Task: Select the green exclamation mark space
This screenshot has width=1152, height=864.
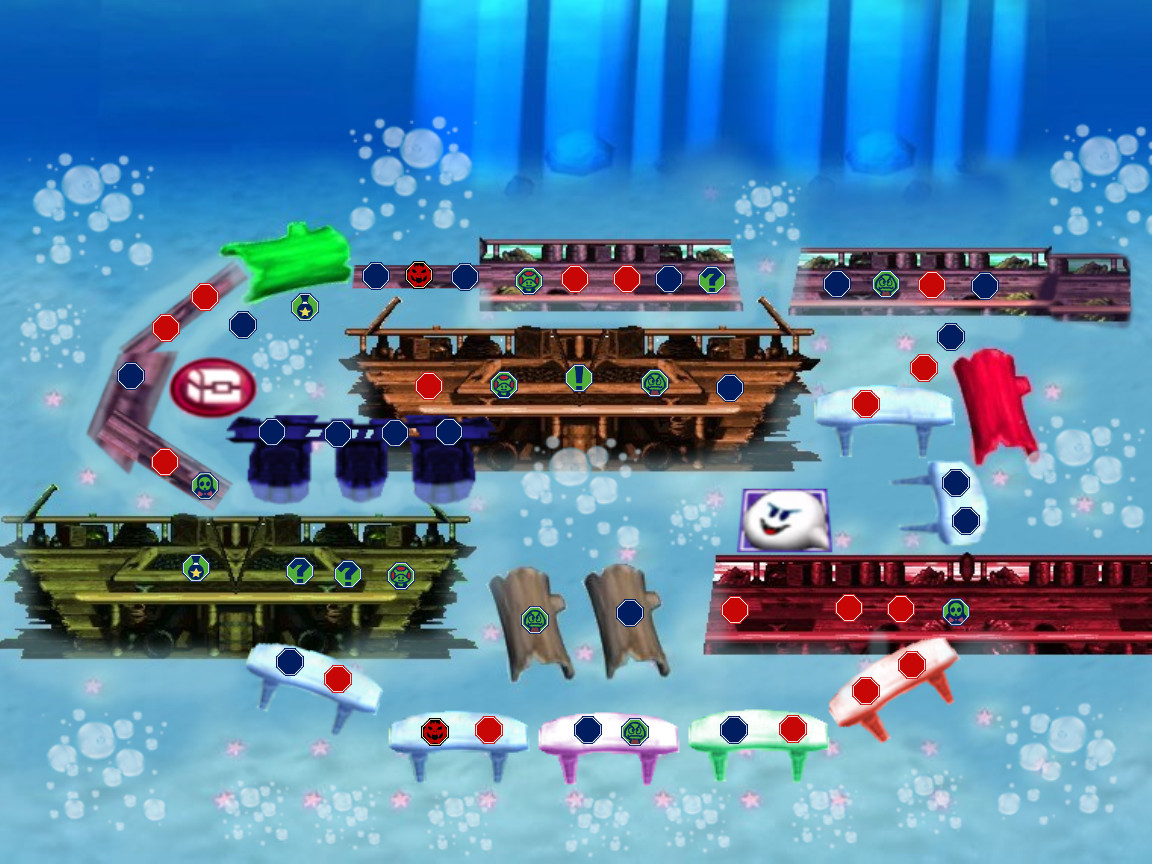Action: pos(579,378)
